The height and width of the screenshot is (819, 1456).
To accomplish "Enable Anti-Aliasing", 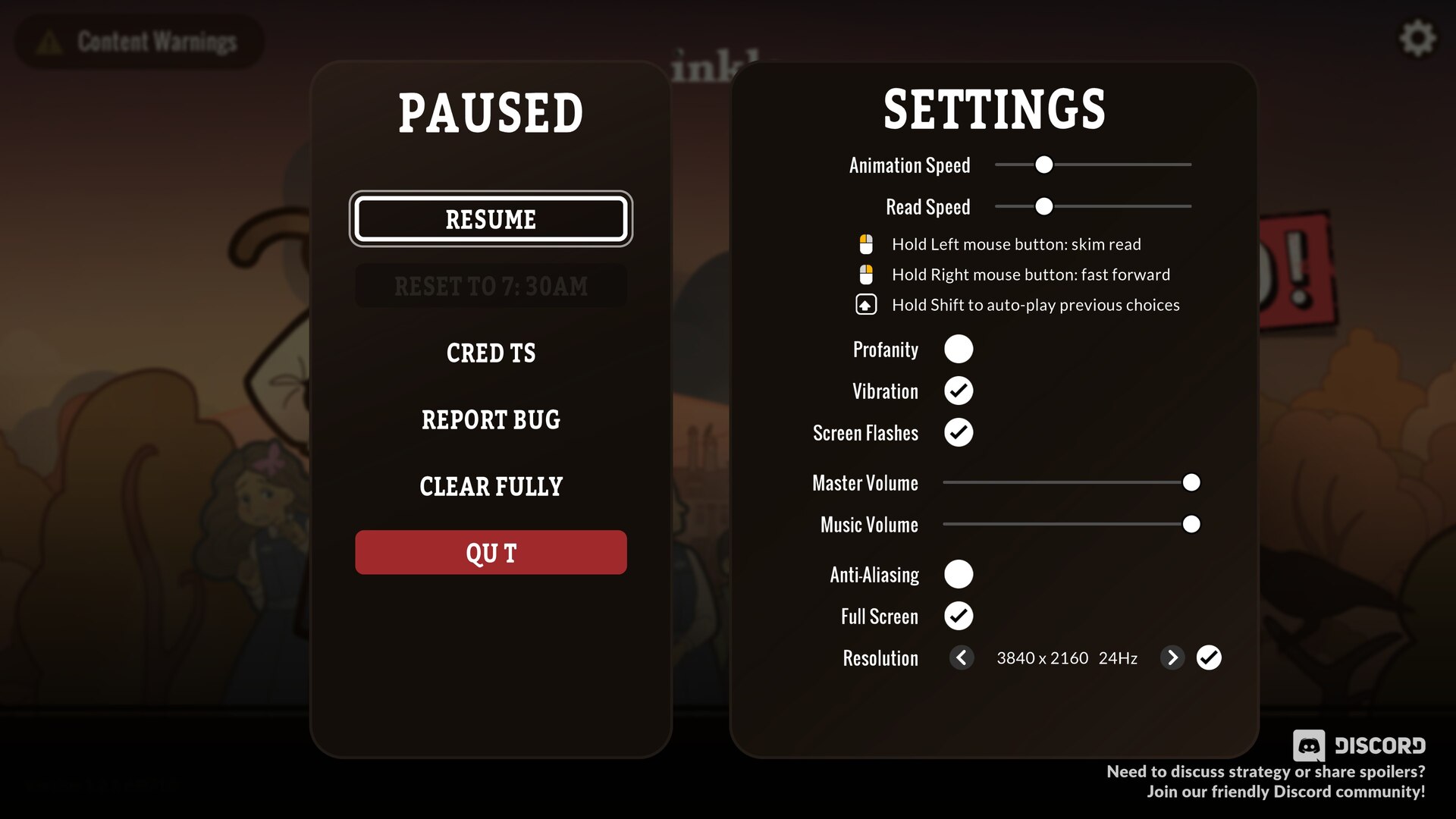I will [x=959, y=575].
